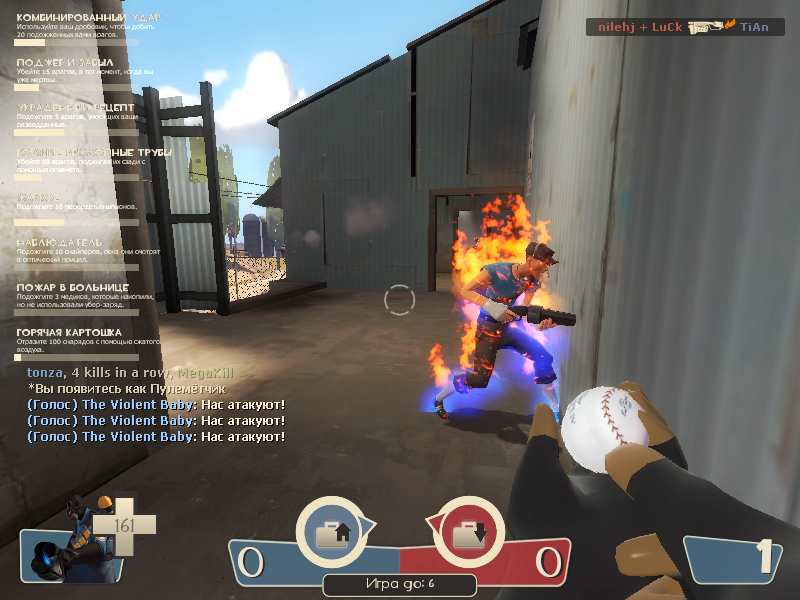Screen dimensions: 800x600
Task: Click the blue team intelligence briefcase icon
Action: point(332,534)
